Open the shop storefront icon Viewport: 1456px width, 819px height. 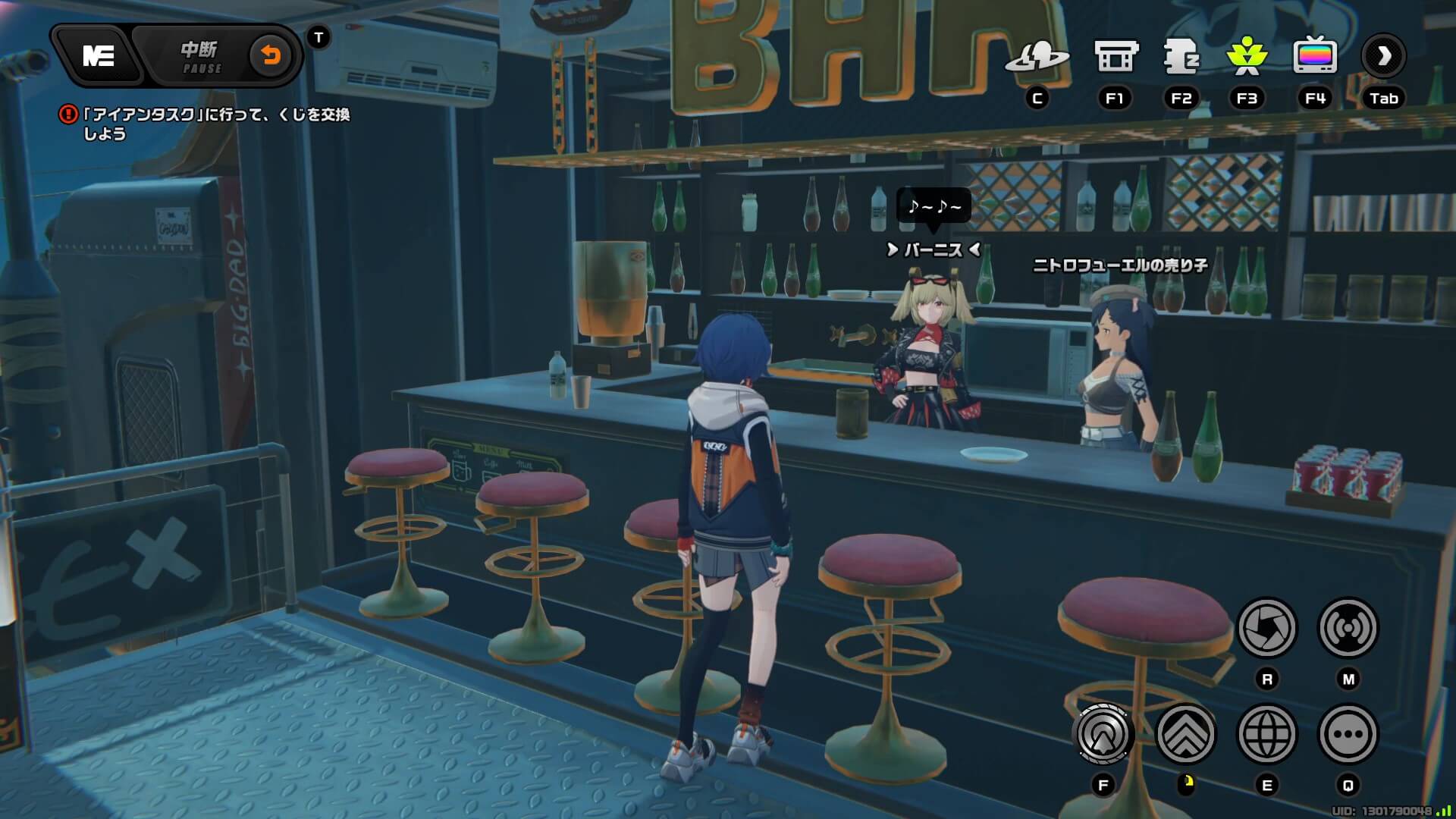1116,57
